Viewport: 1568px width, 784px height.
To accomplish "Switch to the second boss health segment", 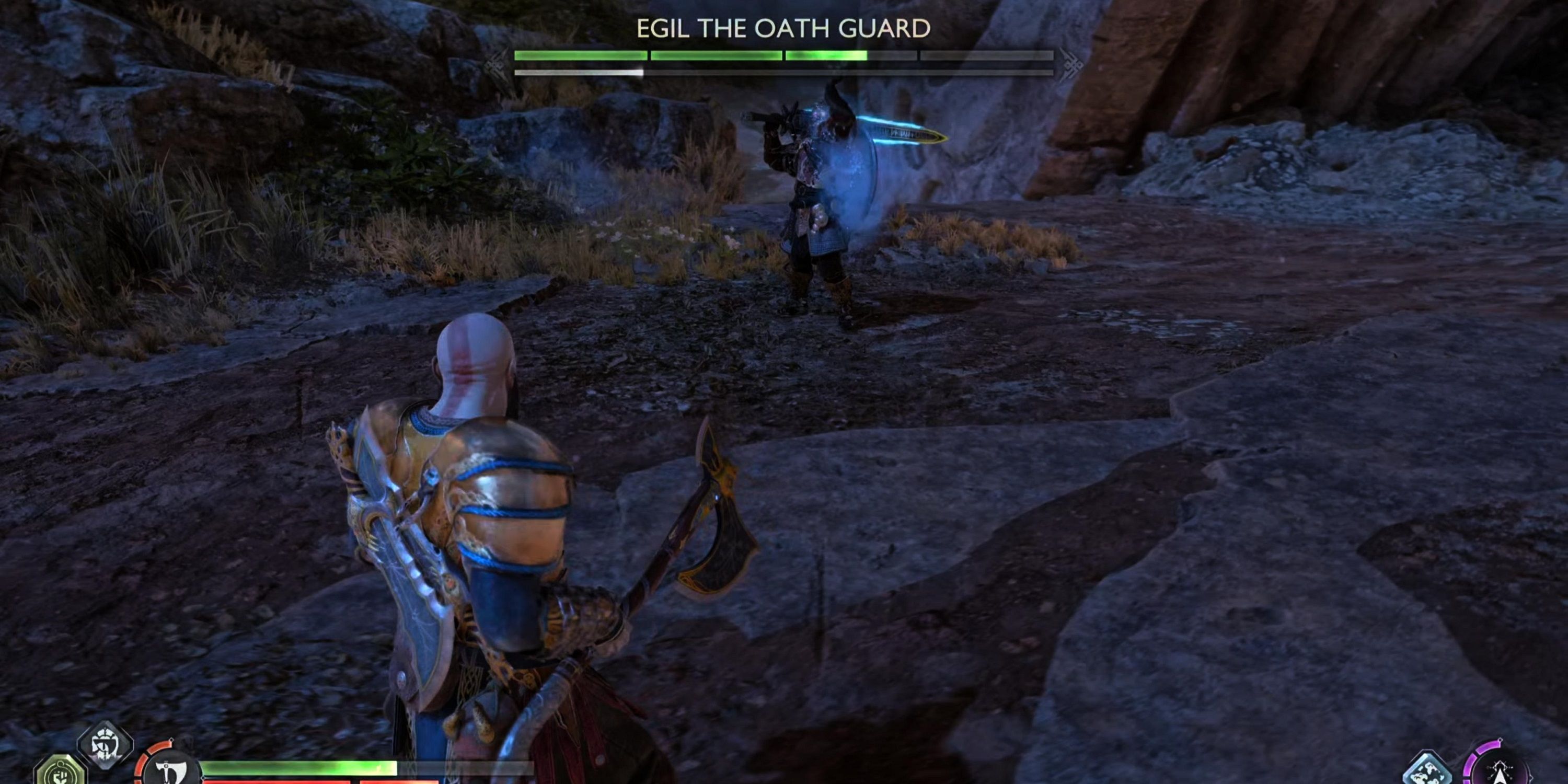I will (x=715, y=60).
